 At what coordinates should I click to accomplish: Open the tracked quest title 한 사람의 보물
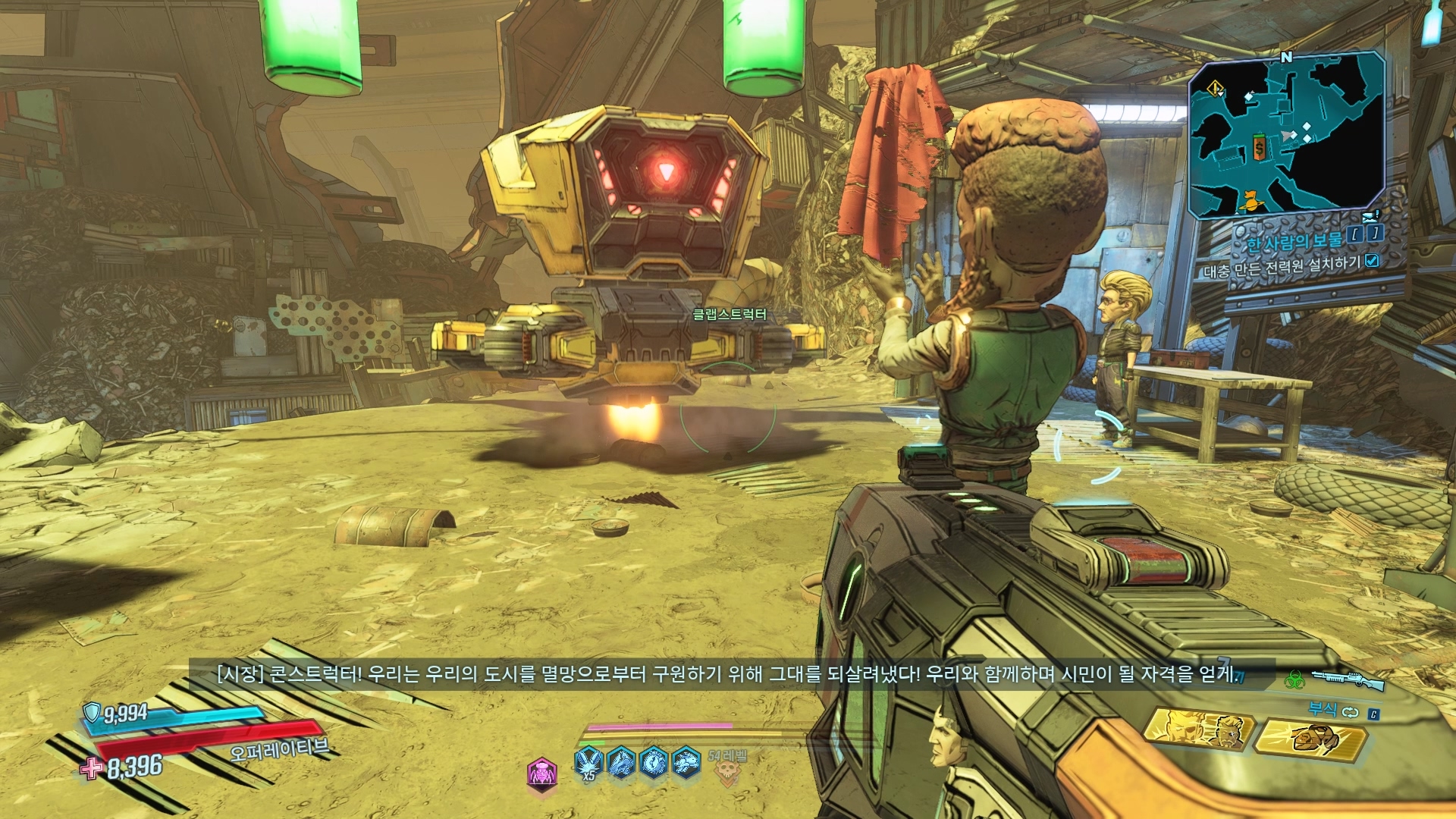1294,241
